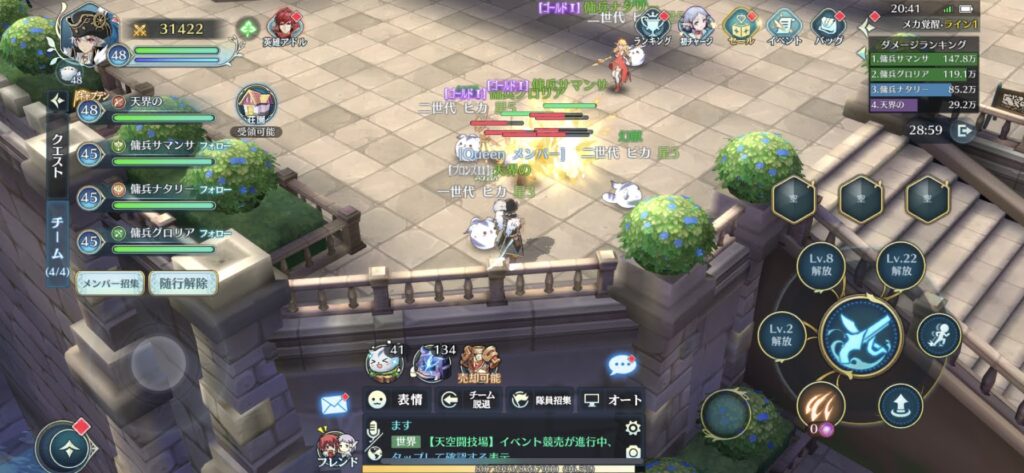Open the バッグ inventory
The width and height of the screenshot is (1024, 473).
click(x=829, y=24)
